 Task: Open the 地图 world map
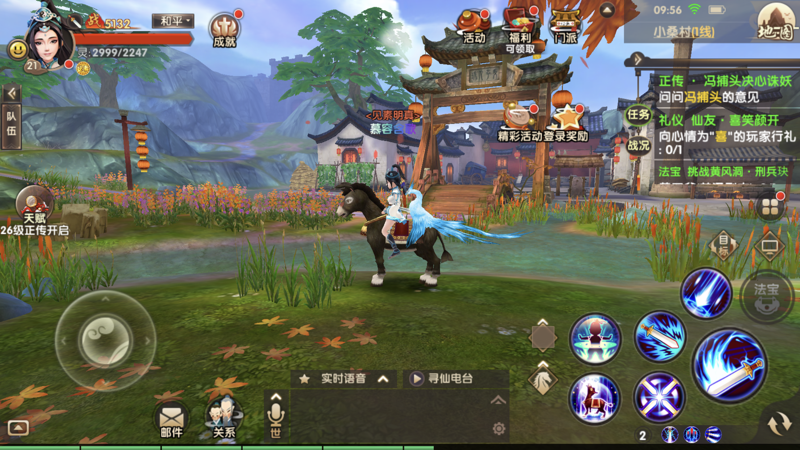pyautogui.click(x=773, y=21)
